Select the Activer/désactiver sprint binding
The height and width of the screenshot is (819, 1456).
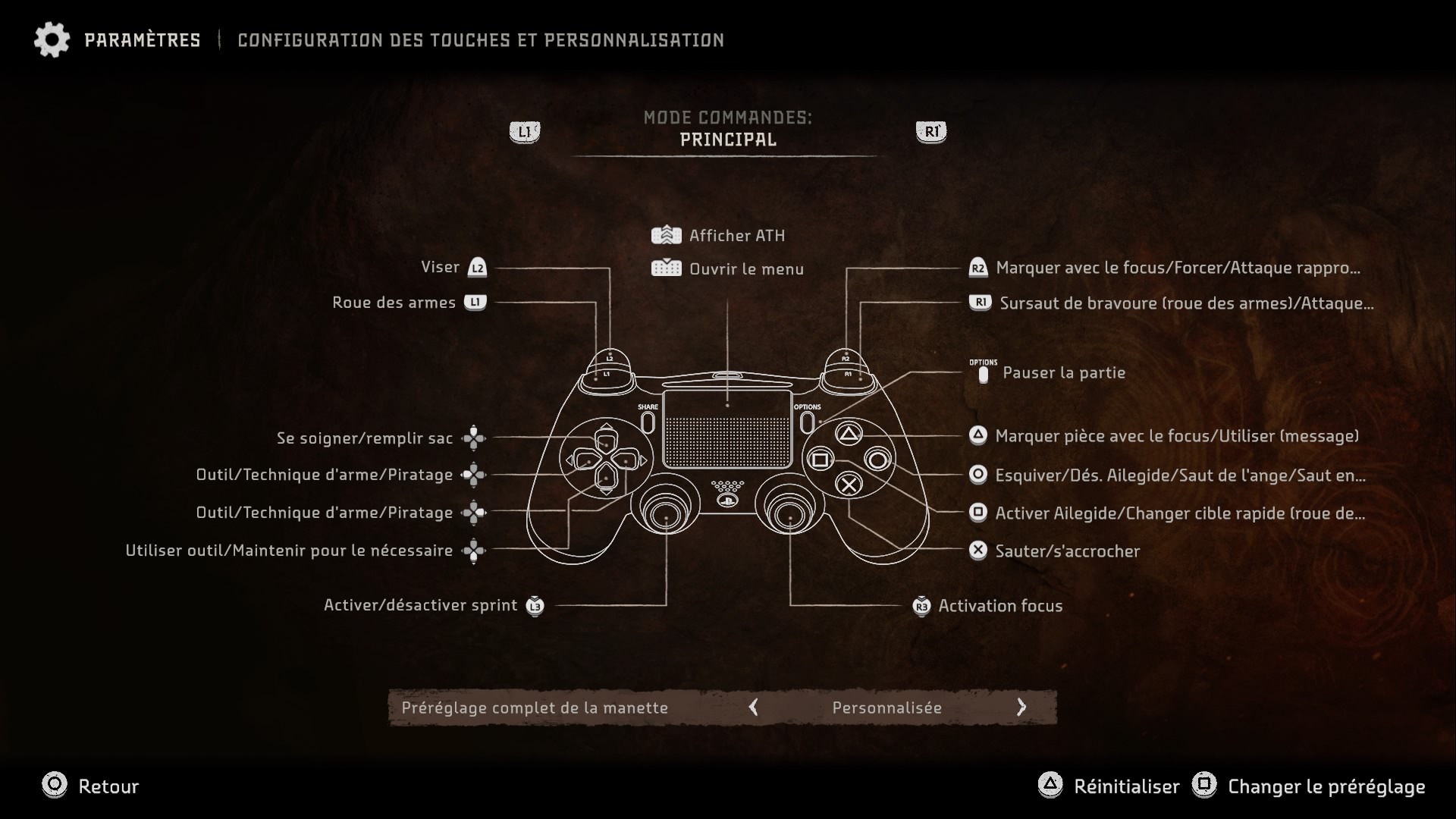(421, 605)
